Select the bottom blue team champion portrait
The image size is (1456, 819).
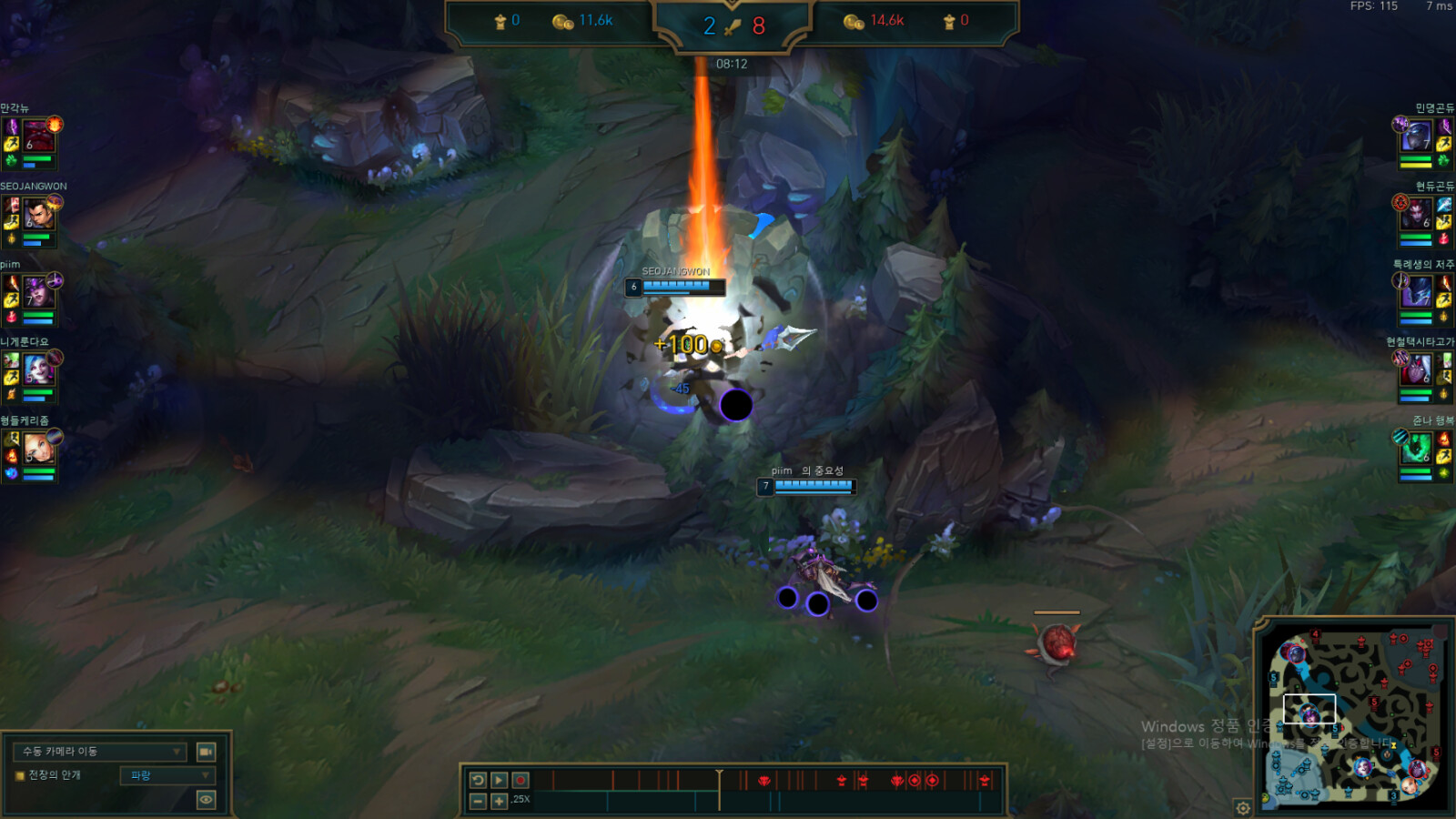click(39, 450)
